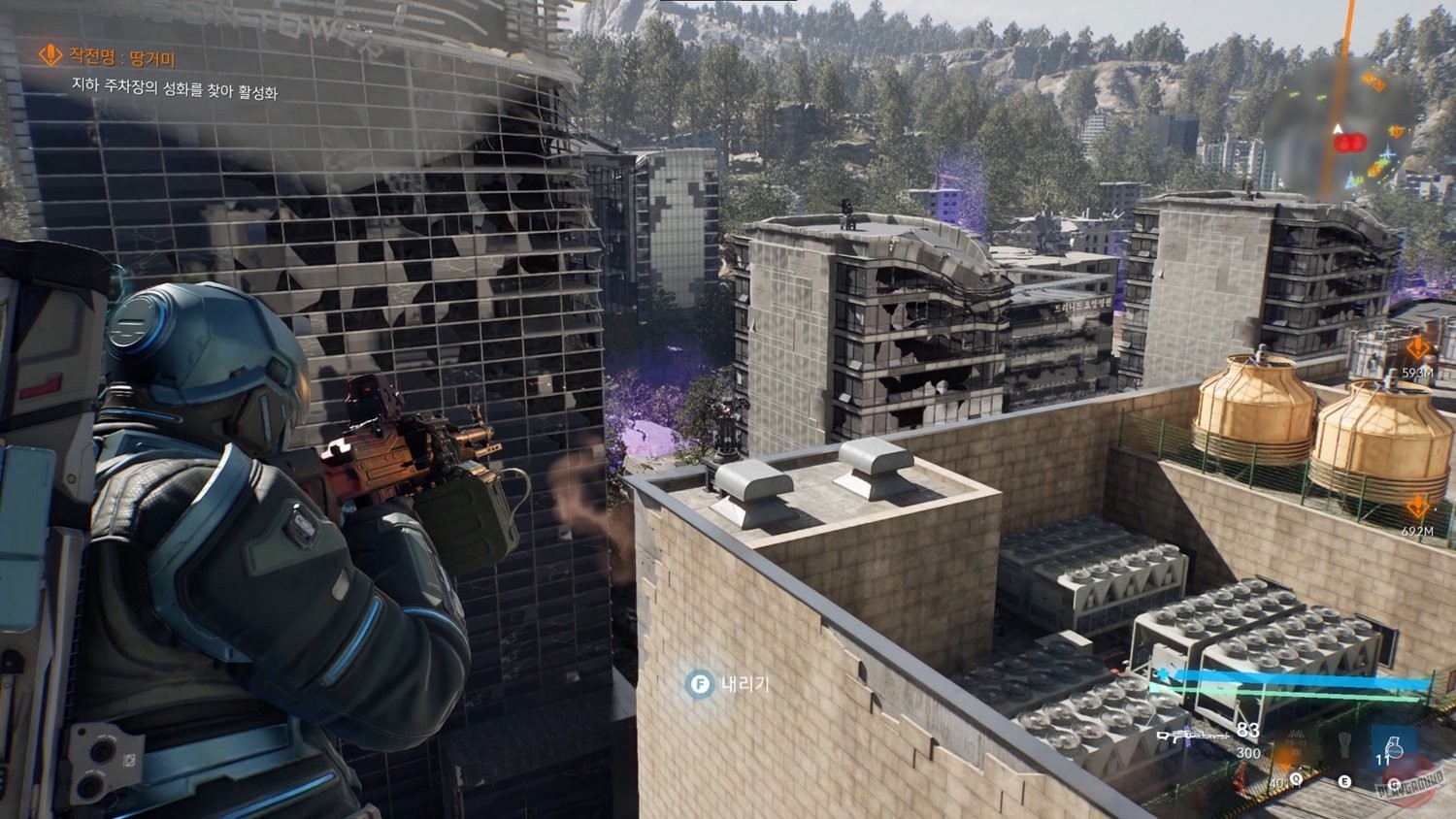The image size is (1456, 819).
Task: Select the mission objective tracker text
Action: 175,91
